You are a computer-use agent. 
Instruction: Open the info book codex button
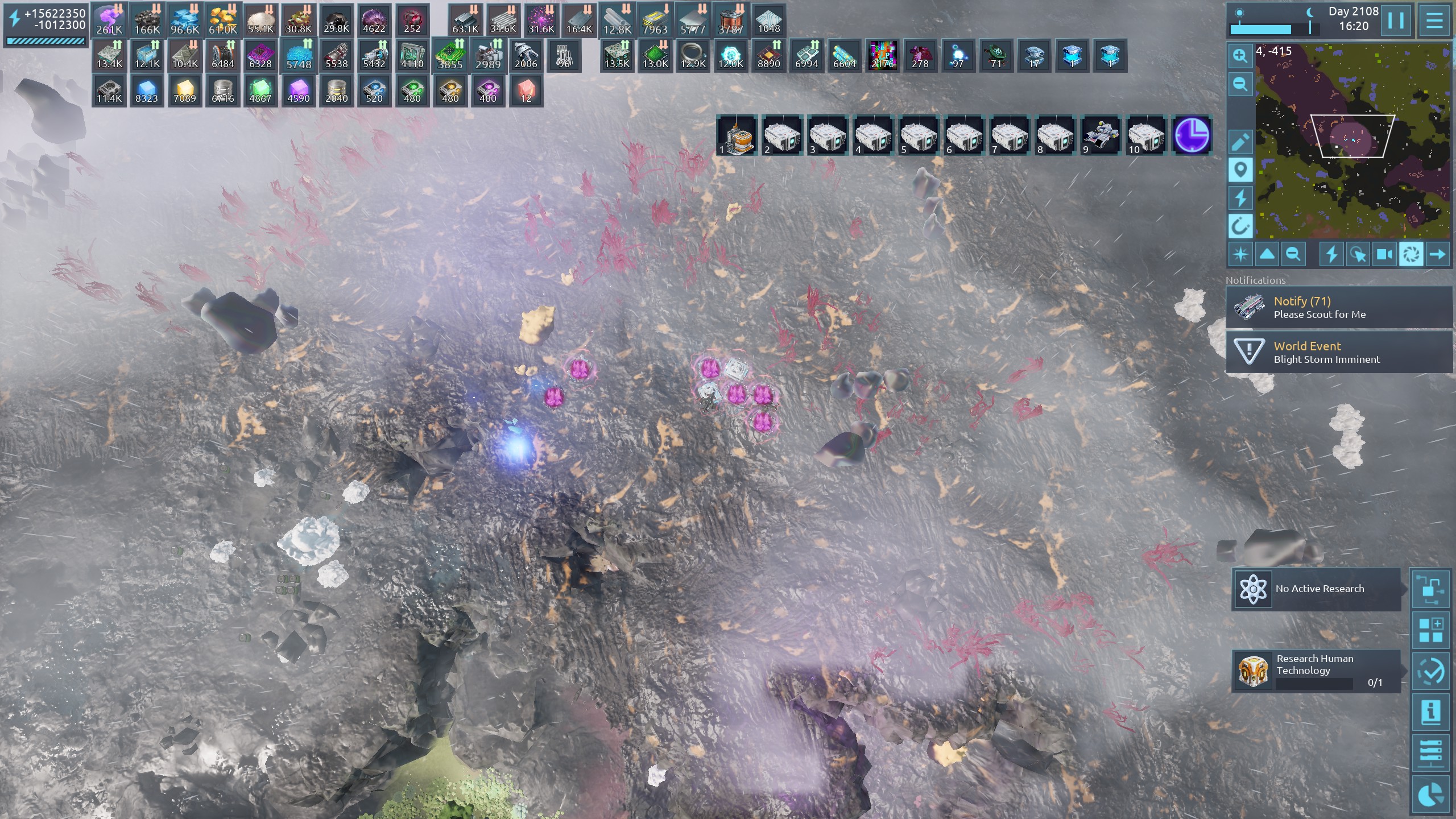(1430, 712)
